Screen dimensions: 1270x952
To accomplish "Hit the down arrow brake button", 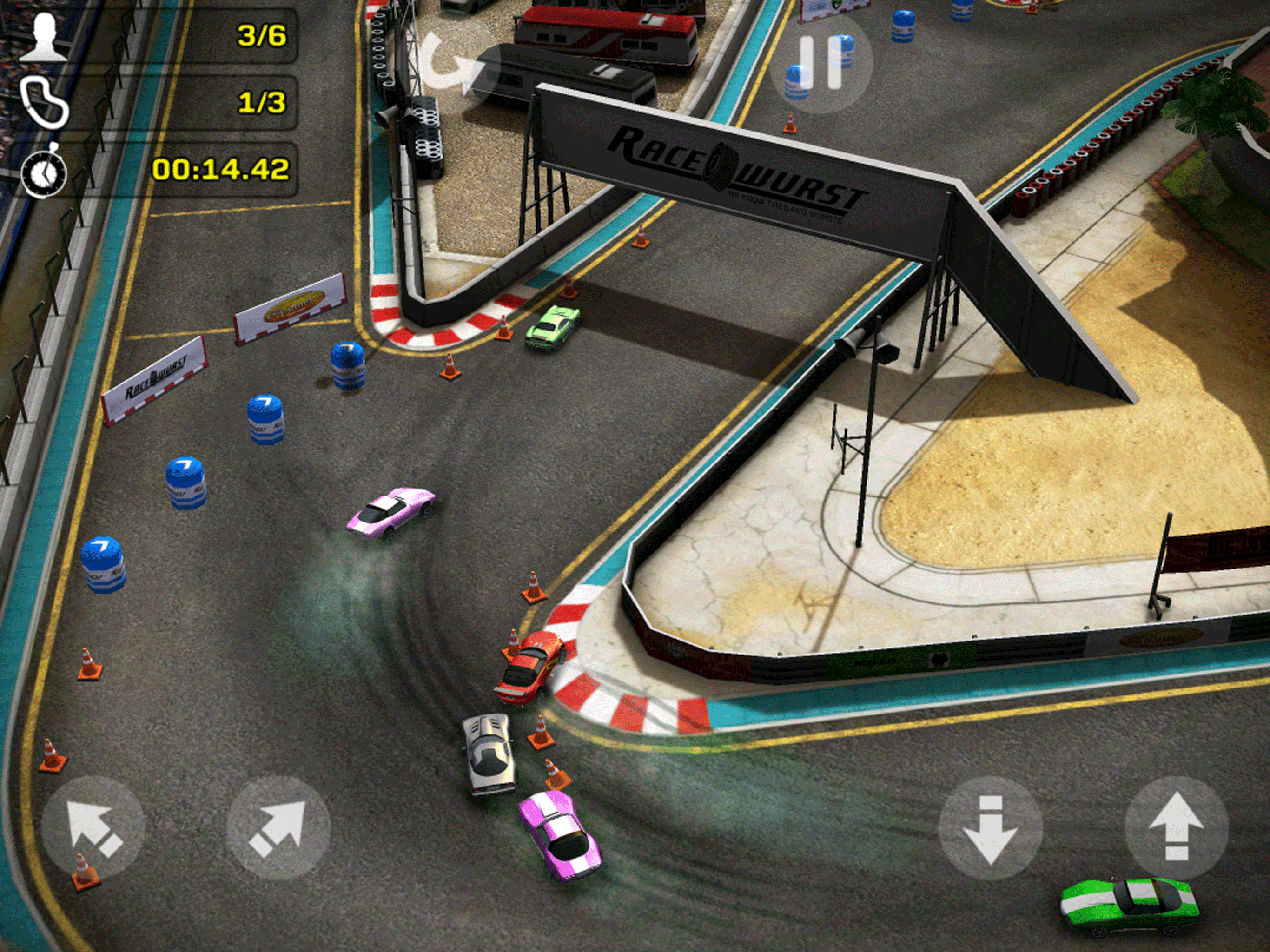I will [x=991, y=828].
